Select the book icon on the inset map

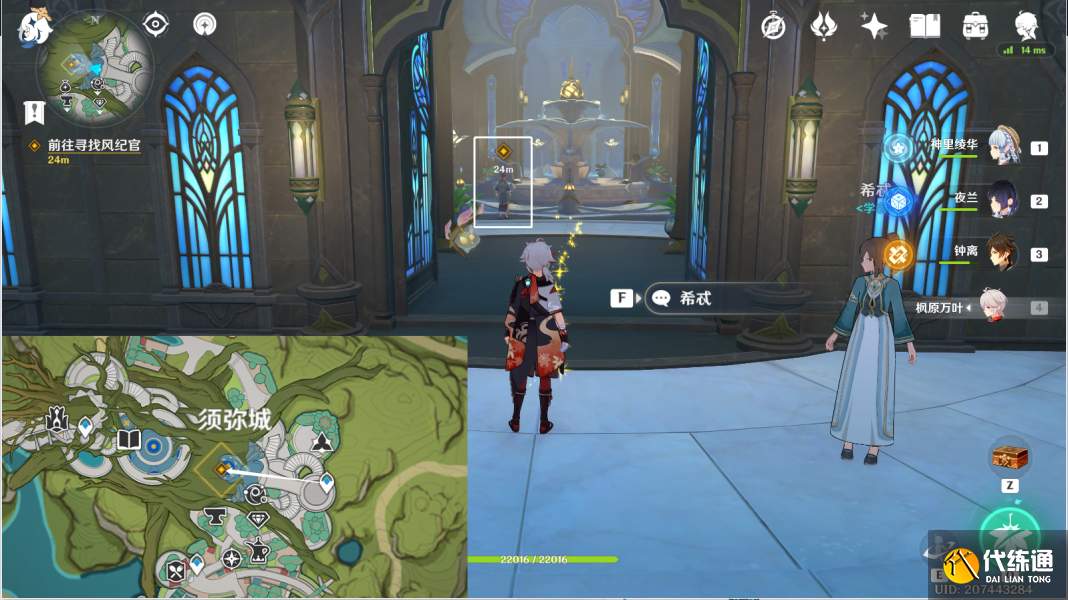click(128, 440)
